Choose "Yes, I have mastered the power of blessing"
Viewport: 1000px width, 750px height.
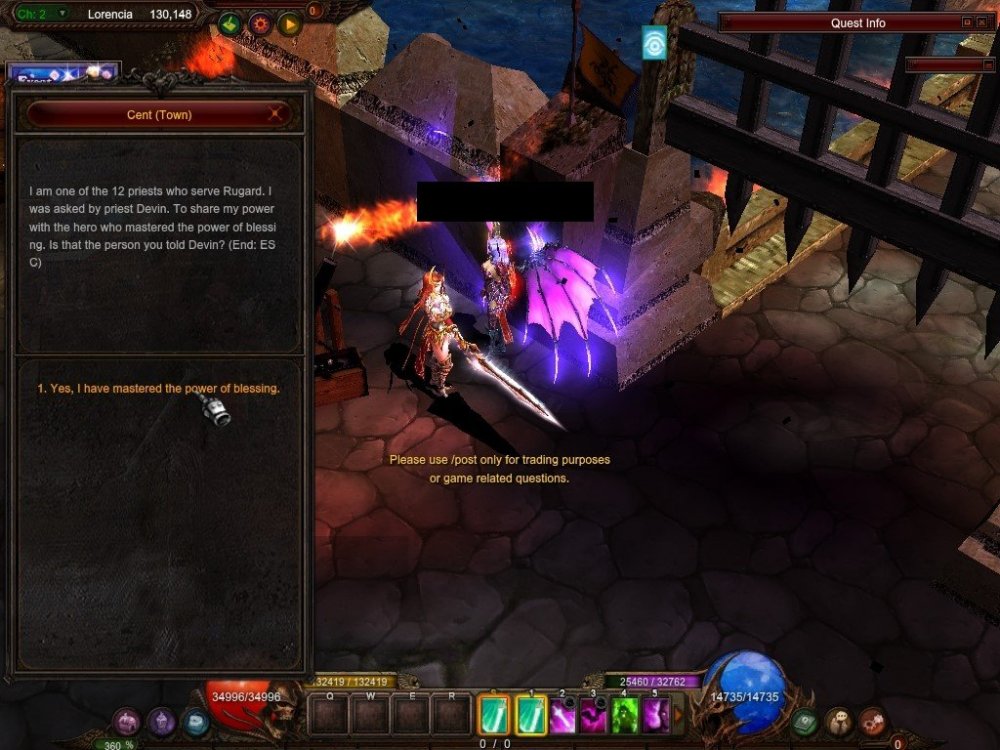point(158,388)
